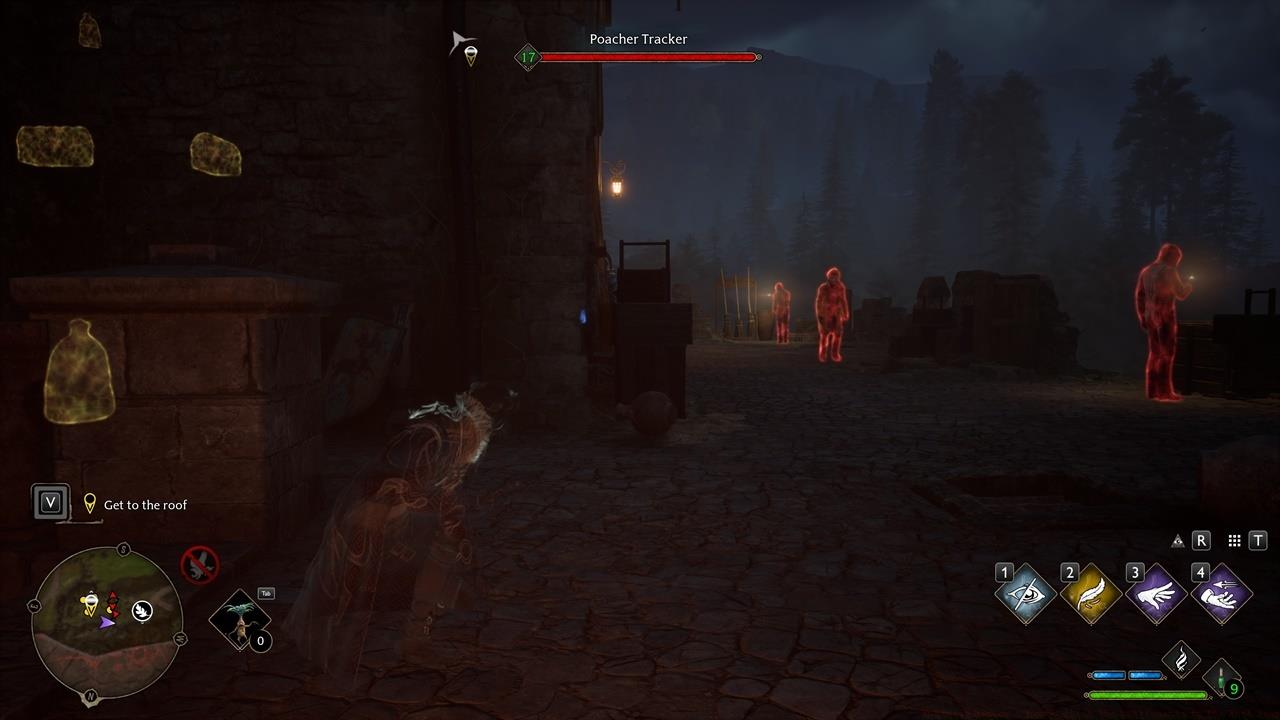
Task: Click the T key utility prompt
Action: [x=1256, y=540]
